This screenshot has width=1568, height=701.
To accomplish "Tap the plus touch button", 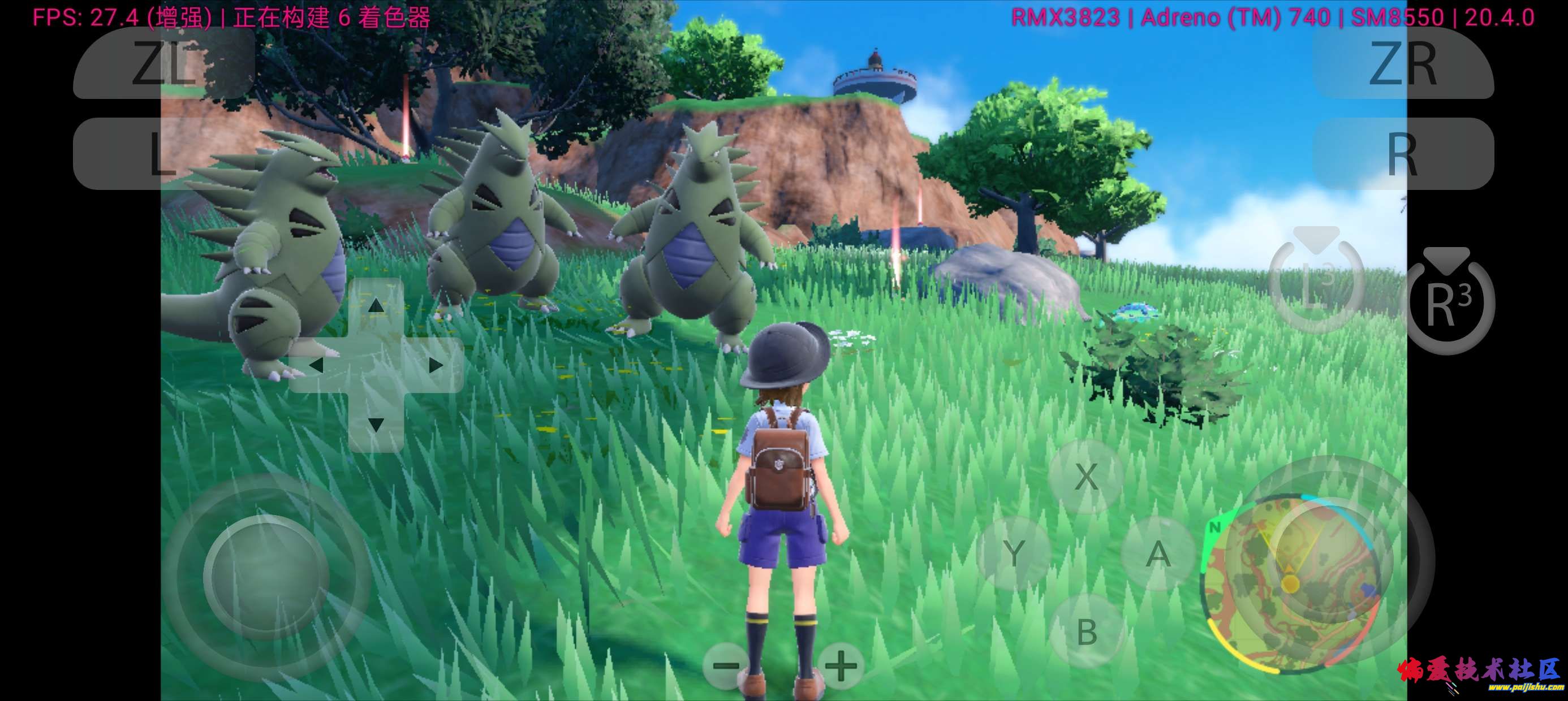I will pyautogui.click(x=841, y=665).
